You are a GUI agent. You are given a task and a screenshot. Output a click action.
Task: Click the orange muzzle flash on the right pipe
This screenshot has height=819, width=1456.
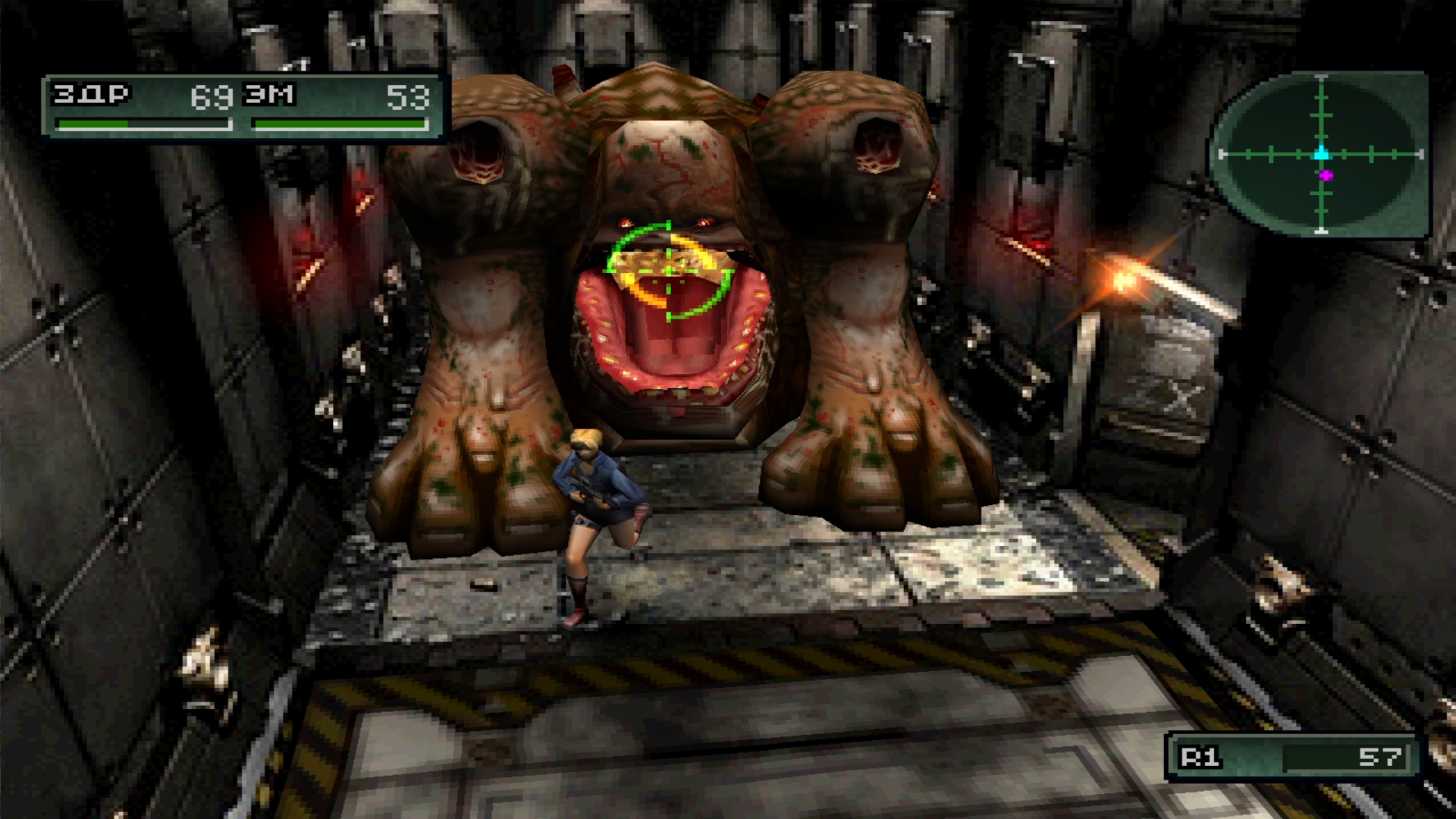(x=1122, y=281)
